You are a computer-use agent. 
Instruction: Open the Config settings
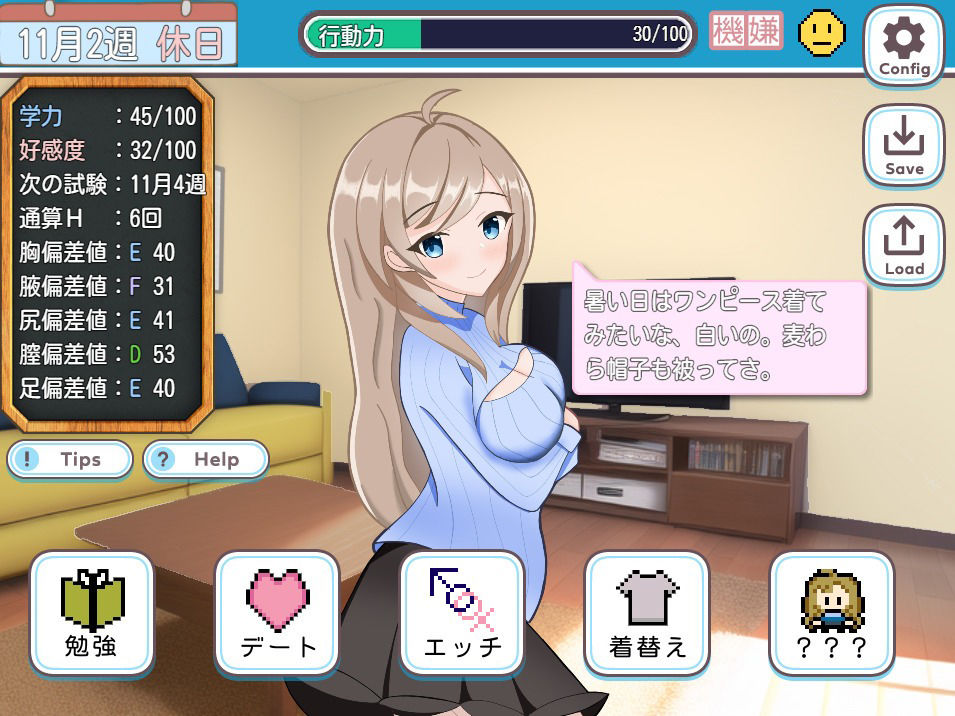click(904, 46)
